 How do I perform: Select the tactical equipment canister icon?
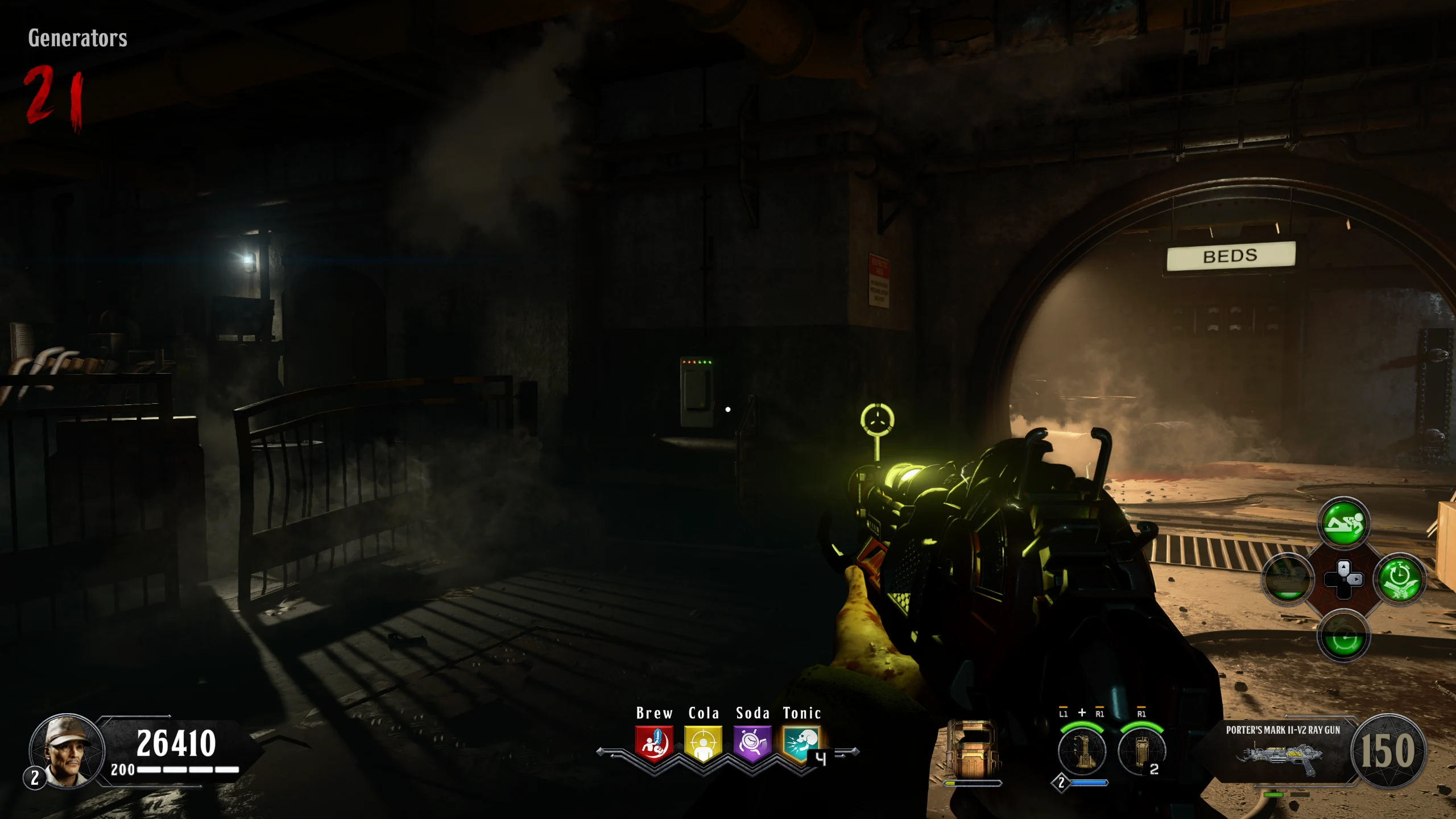(1141, 751)
